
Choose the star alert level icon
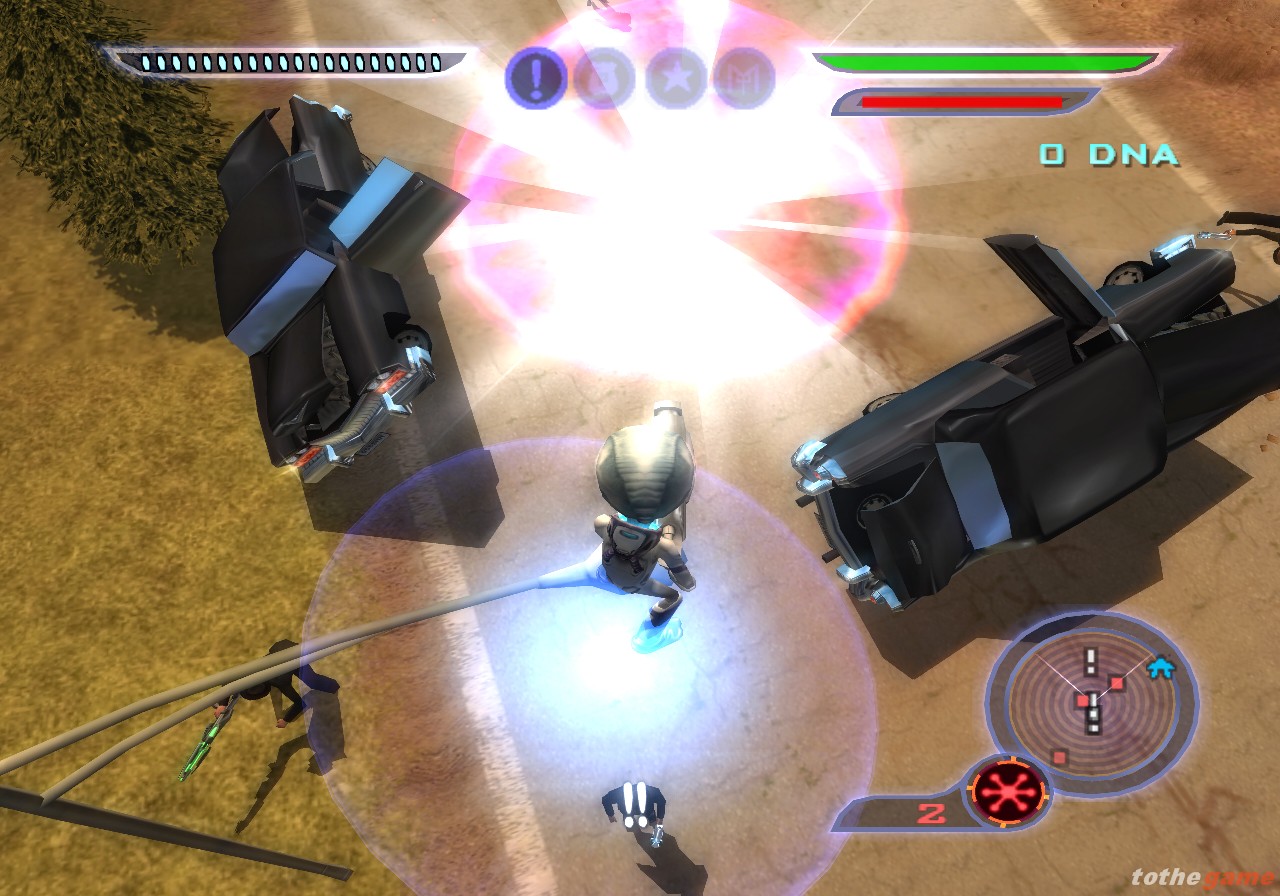(x=676, y=78)
